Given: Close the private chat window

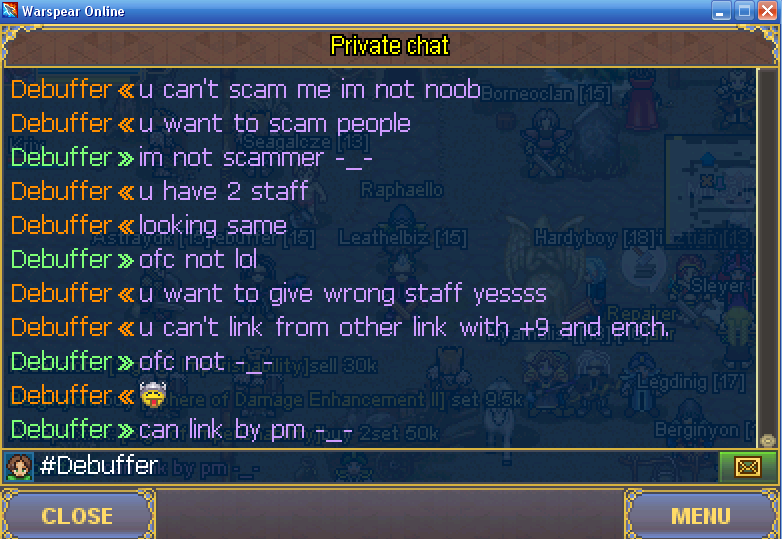Looking at the screenshot, I should (77, 516).
